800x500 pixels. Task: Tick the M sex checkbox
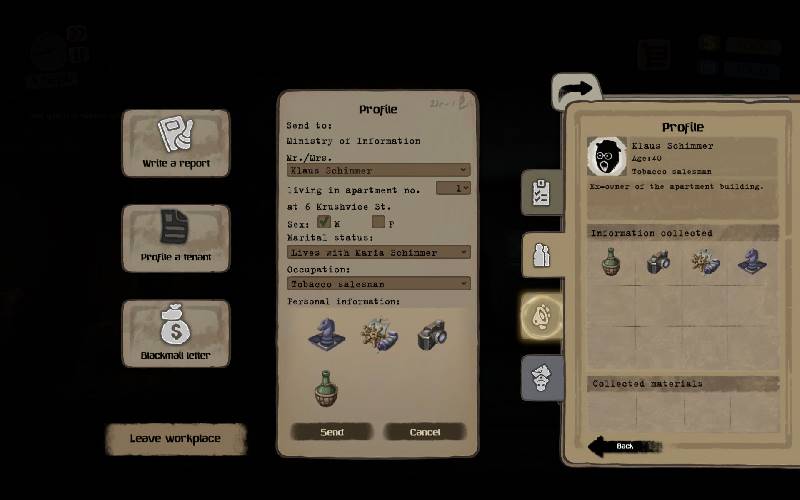point(324,221)
